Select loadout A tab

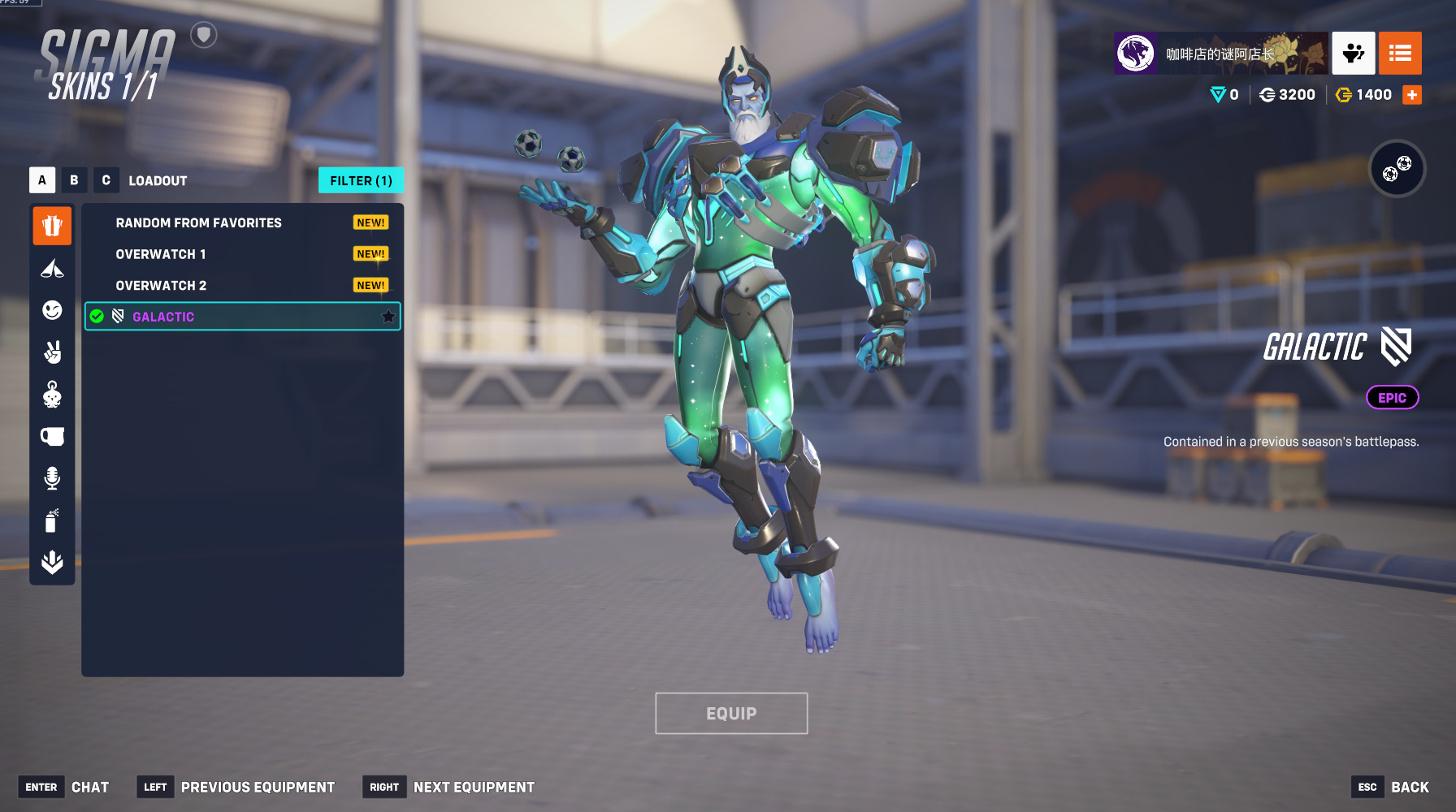(x=42, y=180)
